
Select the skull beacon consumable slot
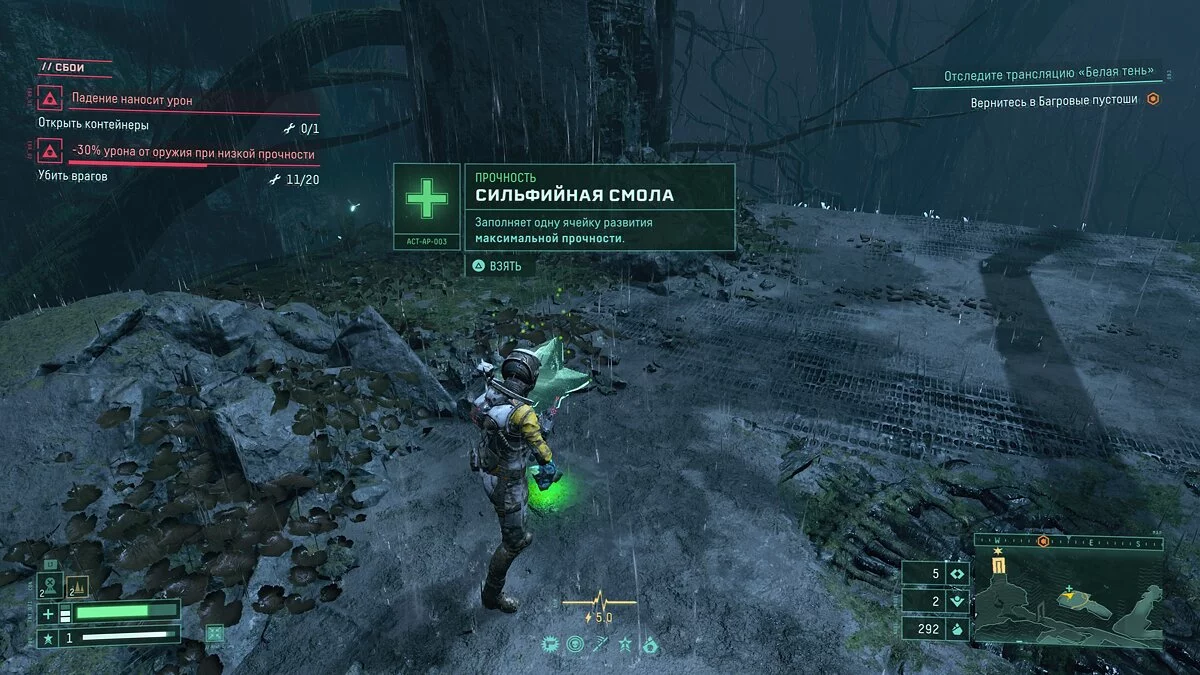(x=50, y=585)
